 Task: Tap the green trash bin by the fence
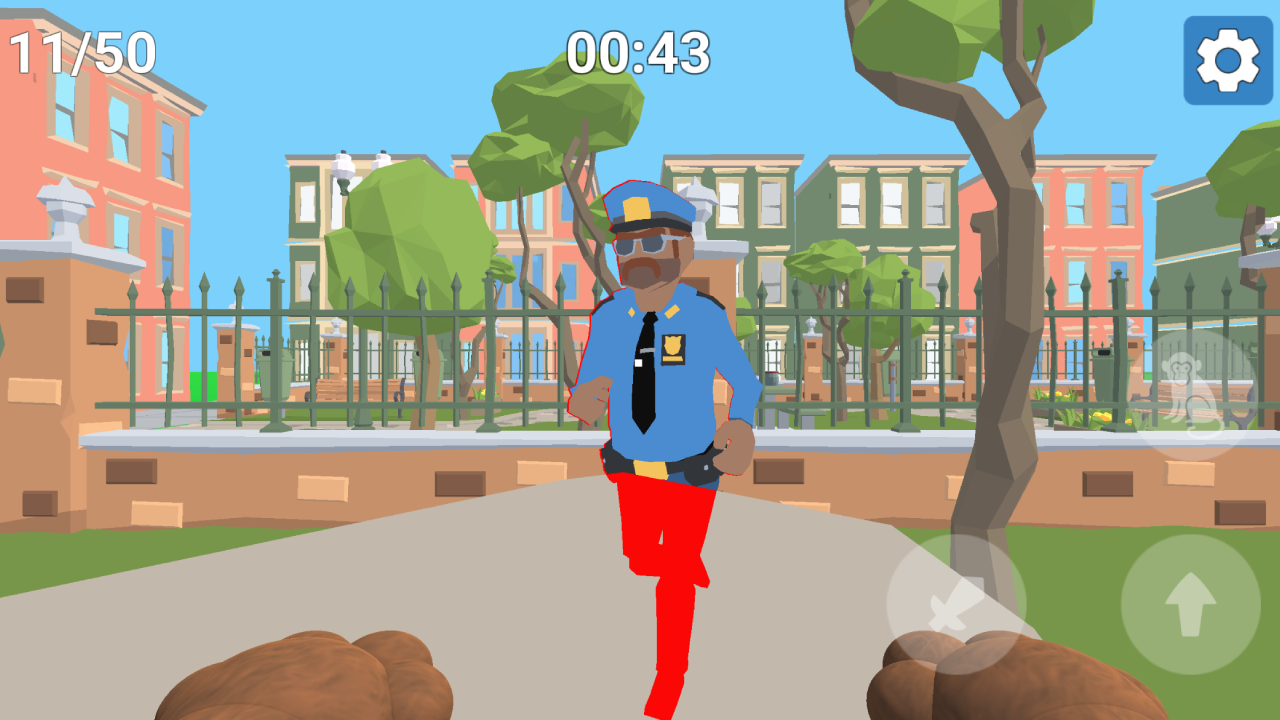pyautogui.click(x=275, y=372)
